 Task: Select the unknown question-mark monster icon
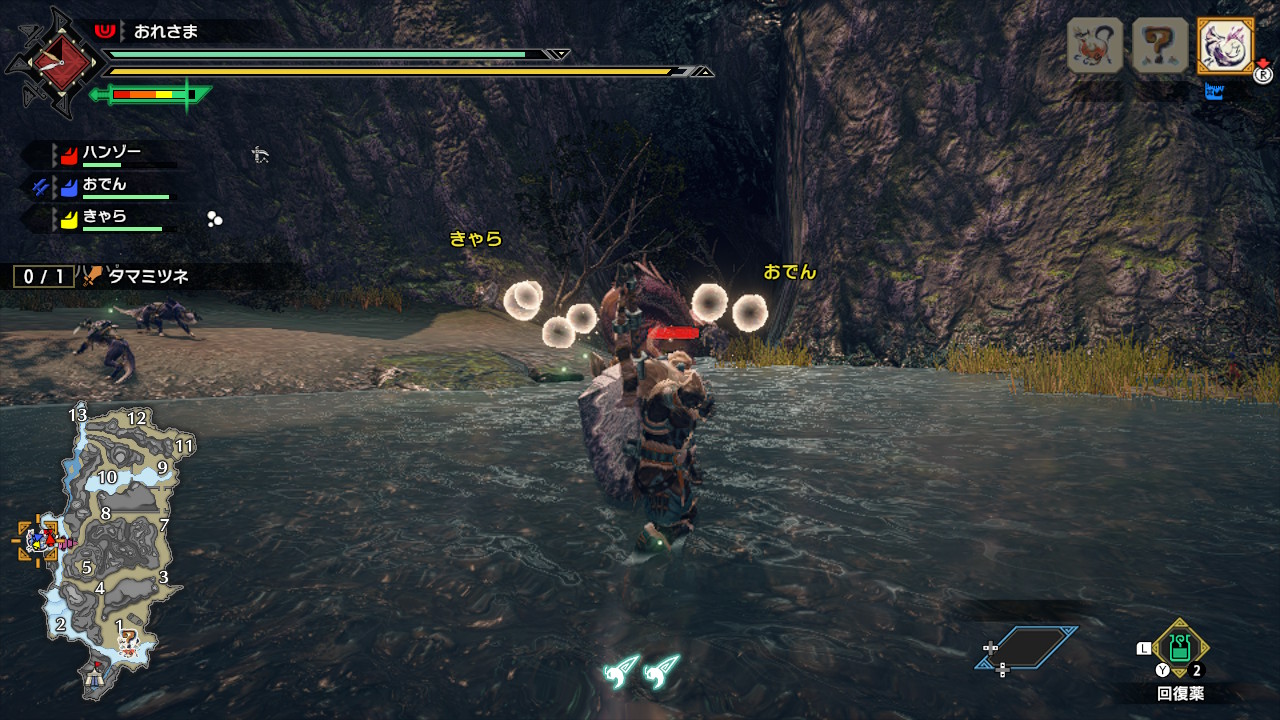pos(1160,45)
